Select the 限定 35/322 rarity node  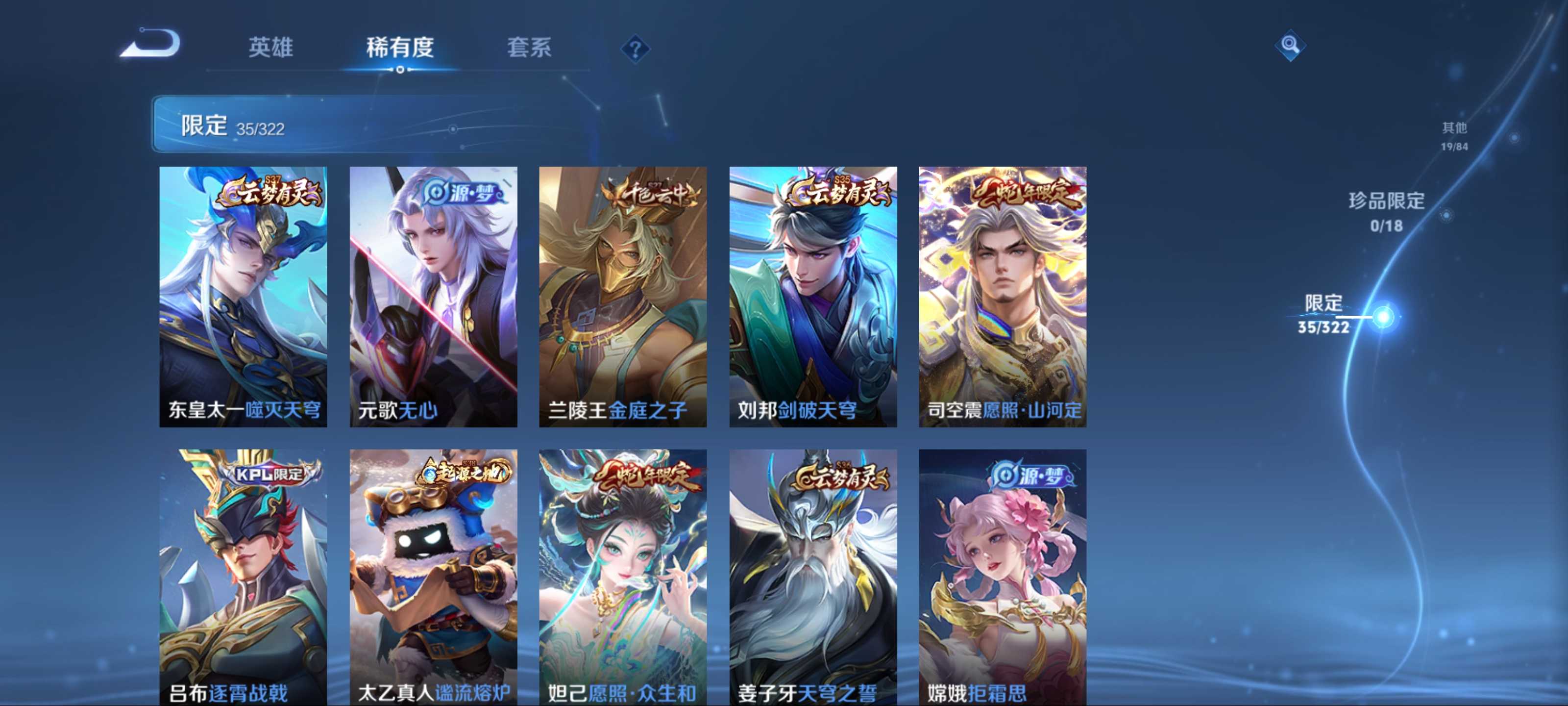coord(1384,317)
